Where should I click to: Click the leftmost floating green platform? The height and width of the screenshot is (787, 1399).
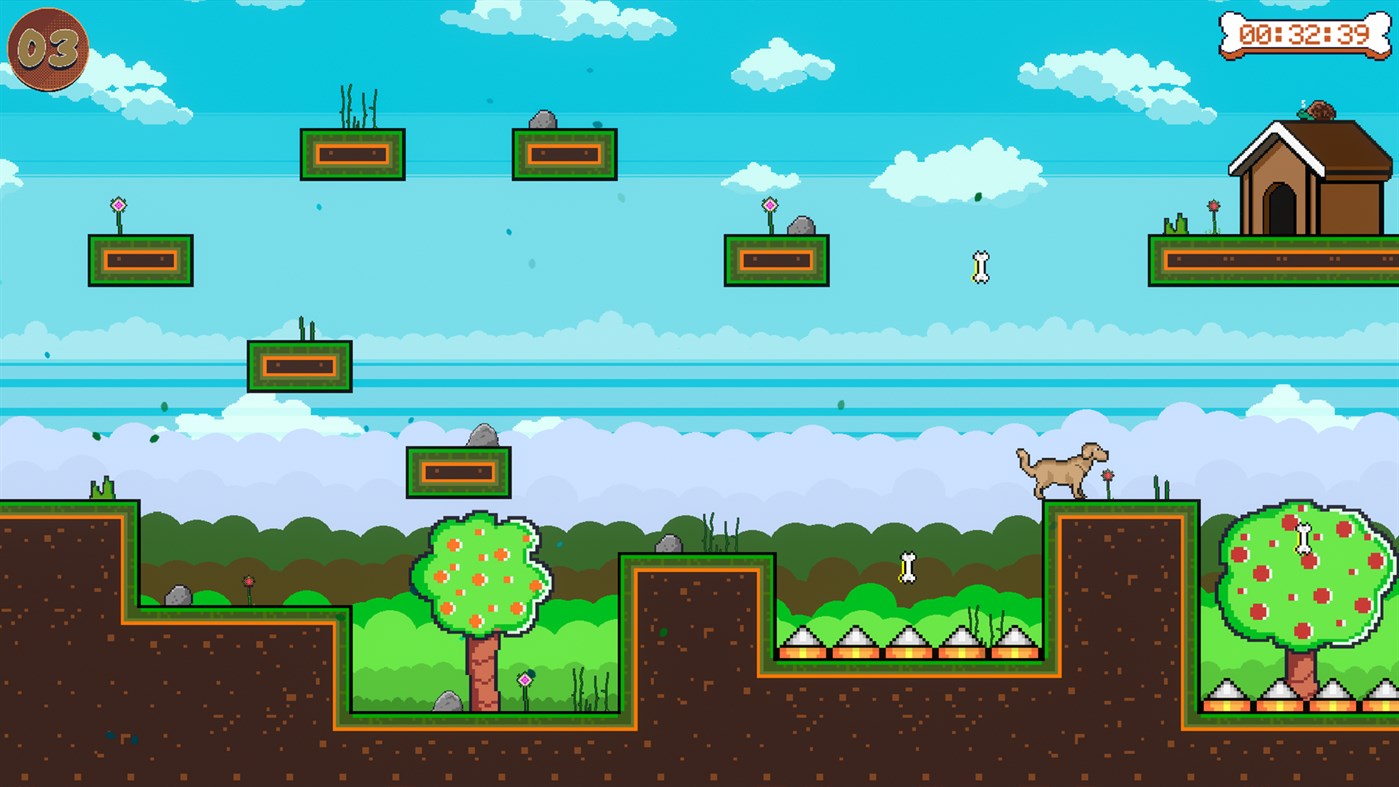point(140,262)
